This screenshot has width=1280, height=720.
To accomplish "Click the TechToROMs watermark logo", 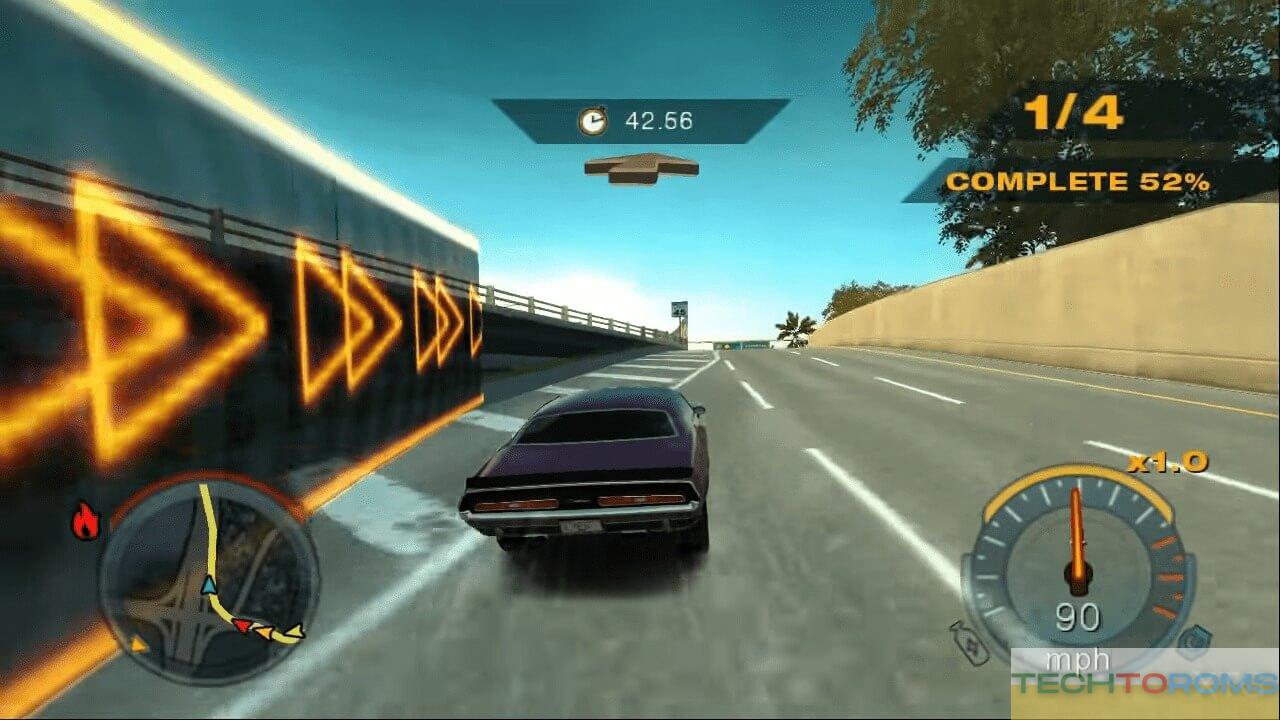I will coord(1145,683).
